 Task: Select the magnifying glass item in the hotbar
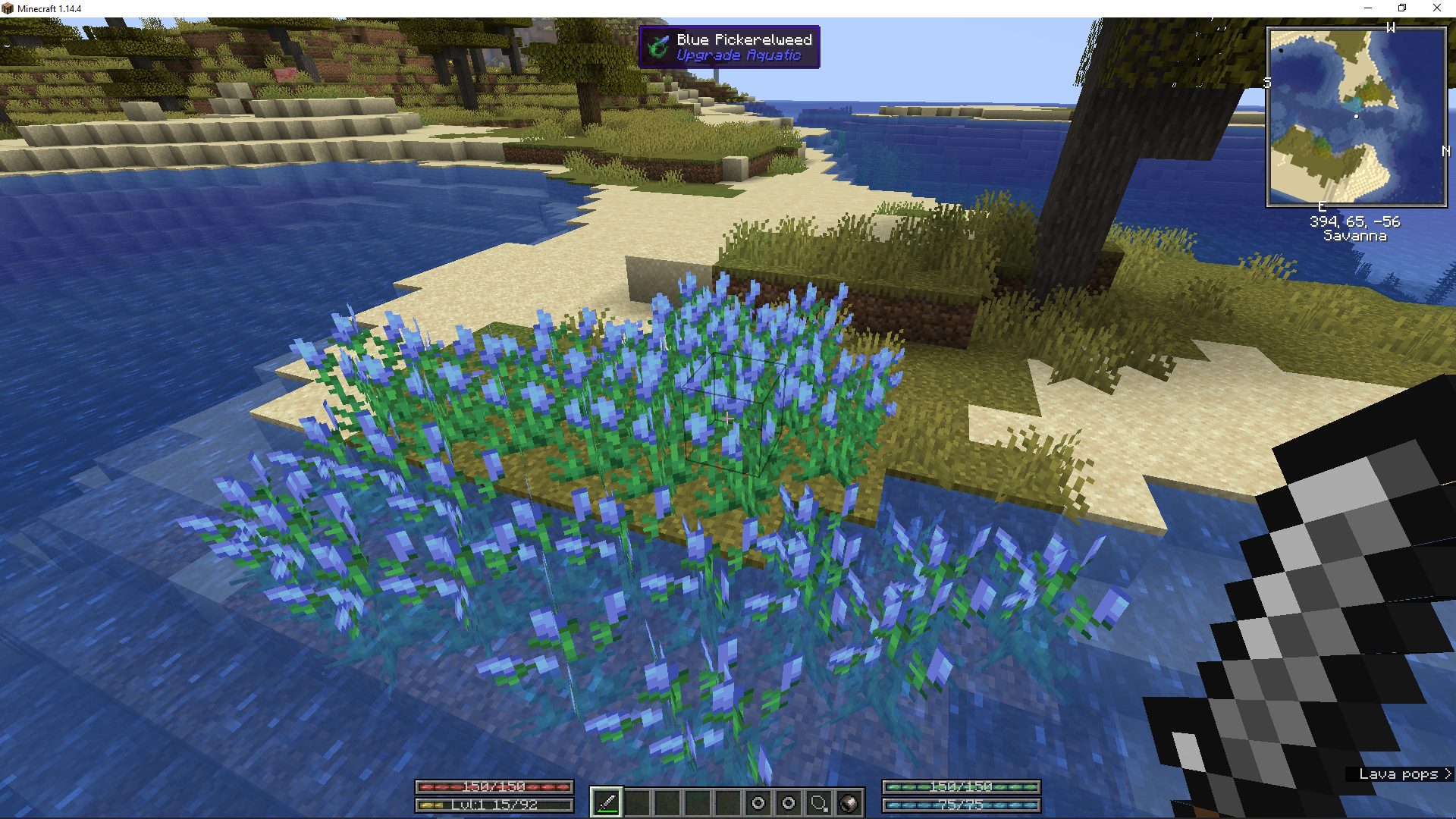tap(818, 801)
